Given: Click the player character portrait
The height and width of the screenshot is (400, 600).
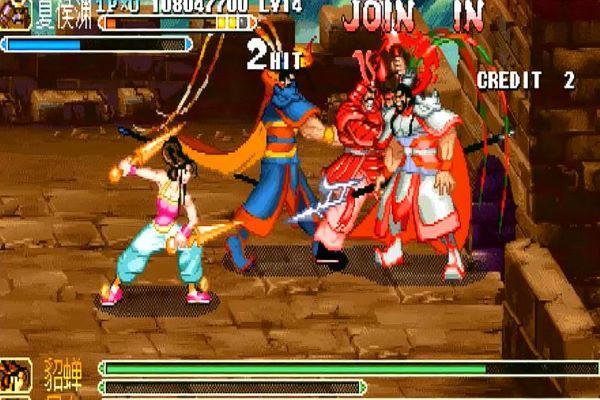Looking at the screenshot, I should 15,14.
